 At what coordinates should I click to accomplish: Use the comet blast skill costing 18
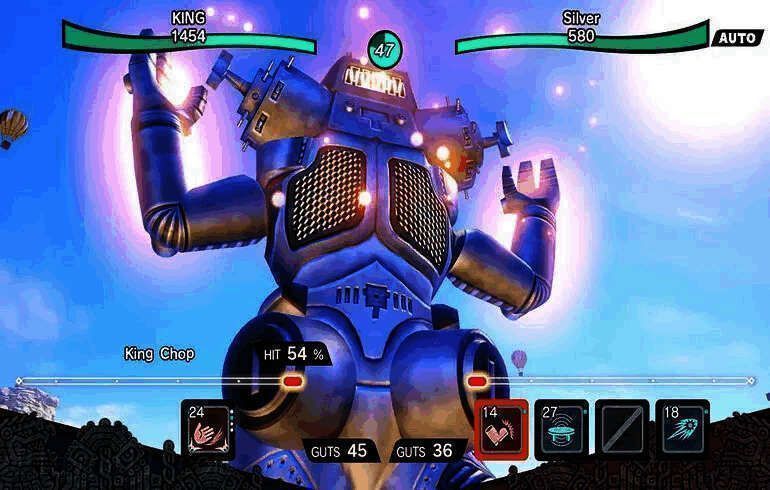[x=682, y=429]
